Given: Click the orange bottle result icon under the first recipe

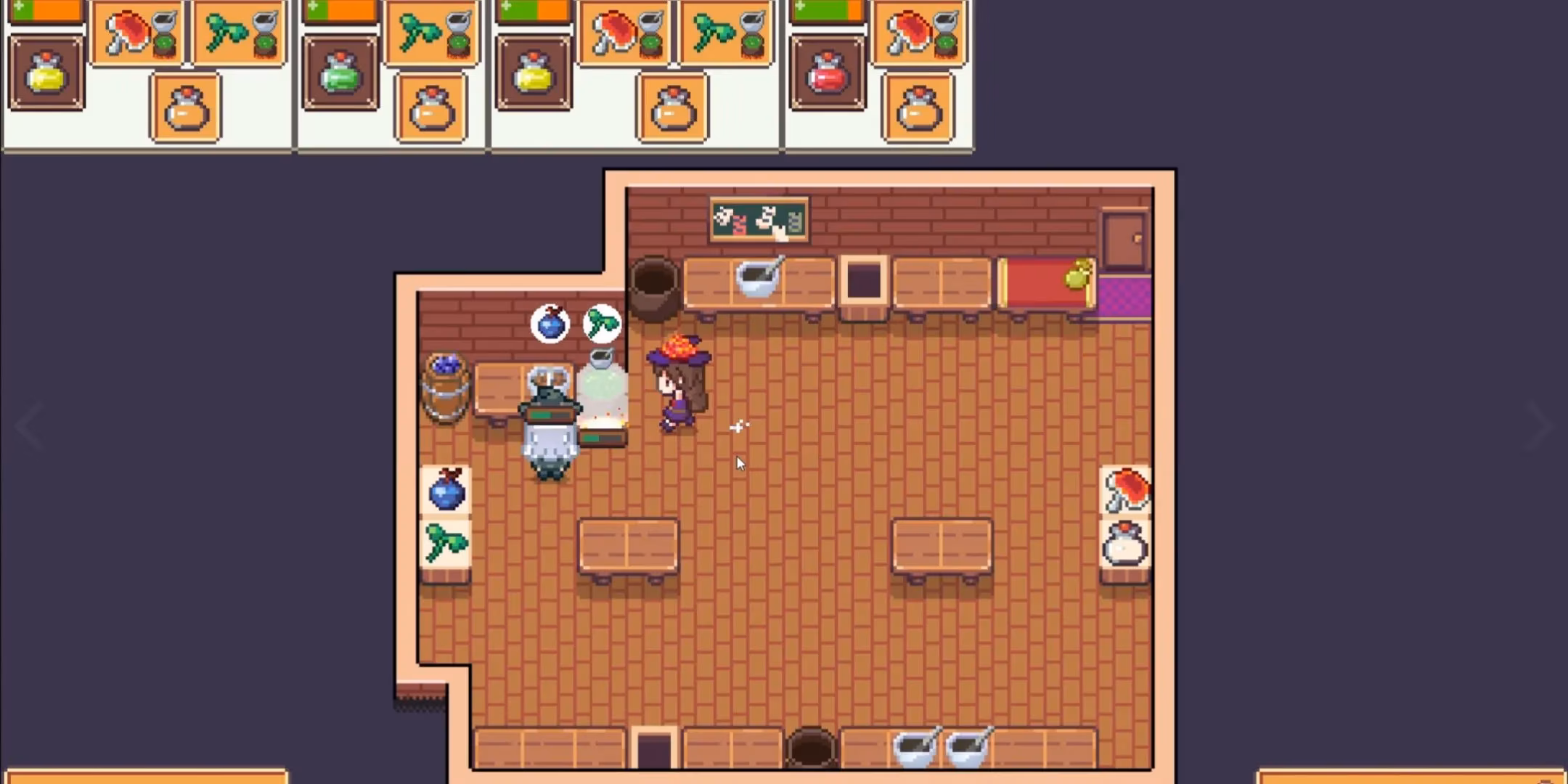Looking at the screenshot, I should [185, 110].
